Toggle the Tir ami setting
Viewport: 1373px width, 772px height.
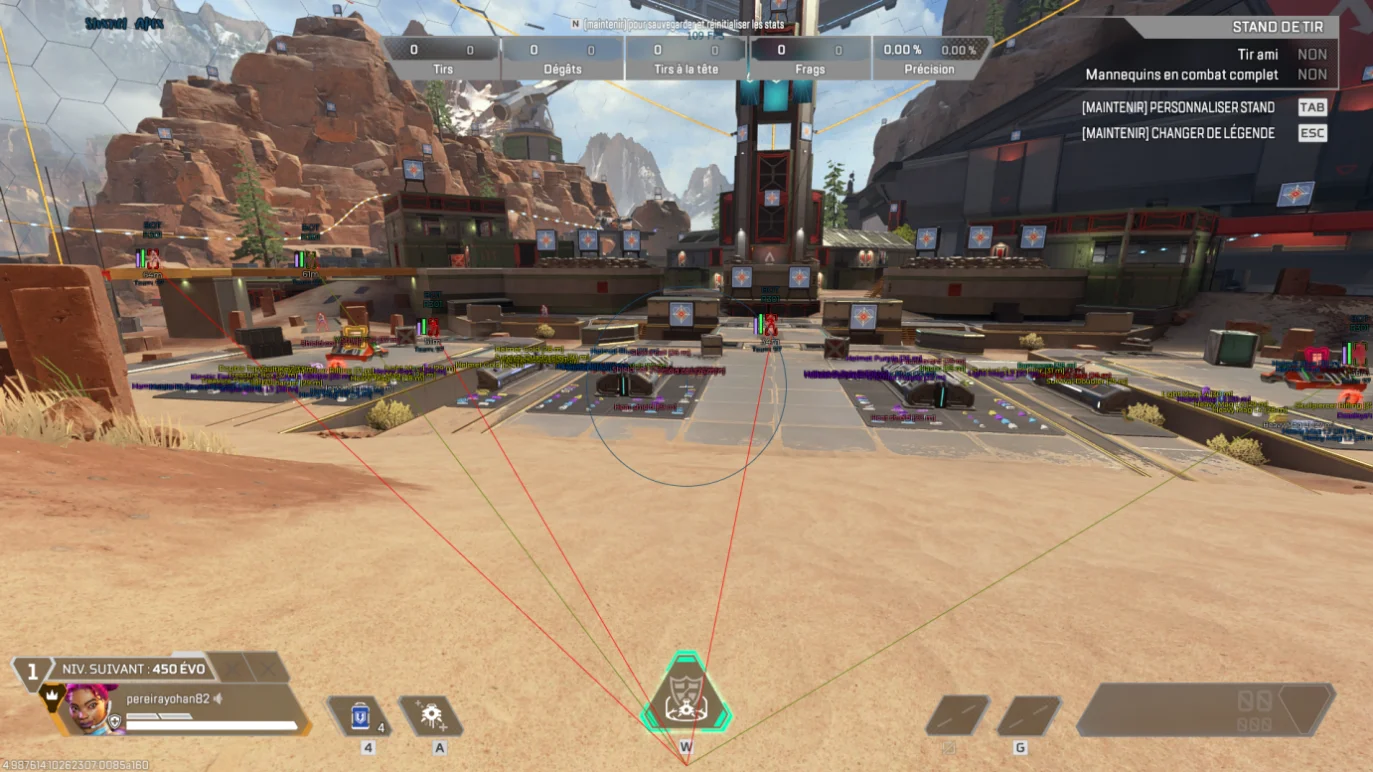pos(1312,55)
